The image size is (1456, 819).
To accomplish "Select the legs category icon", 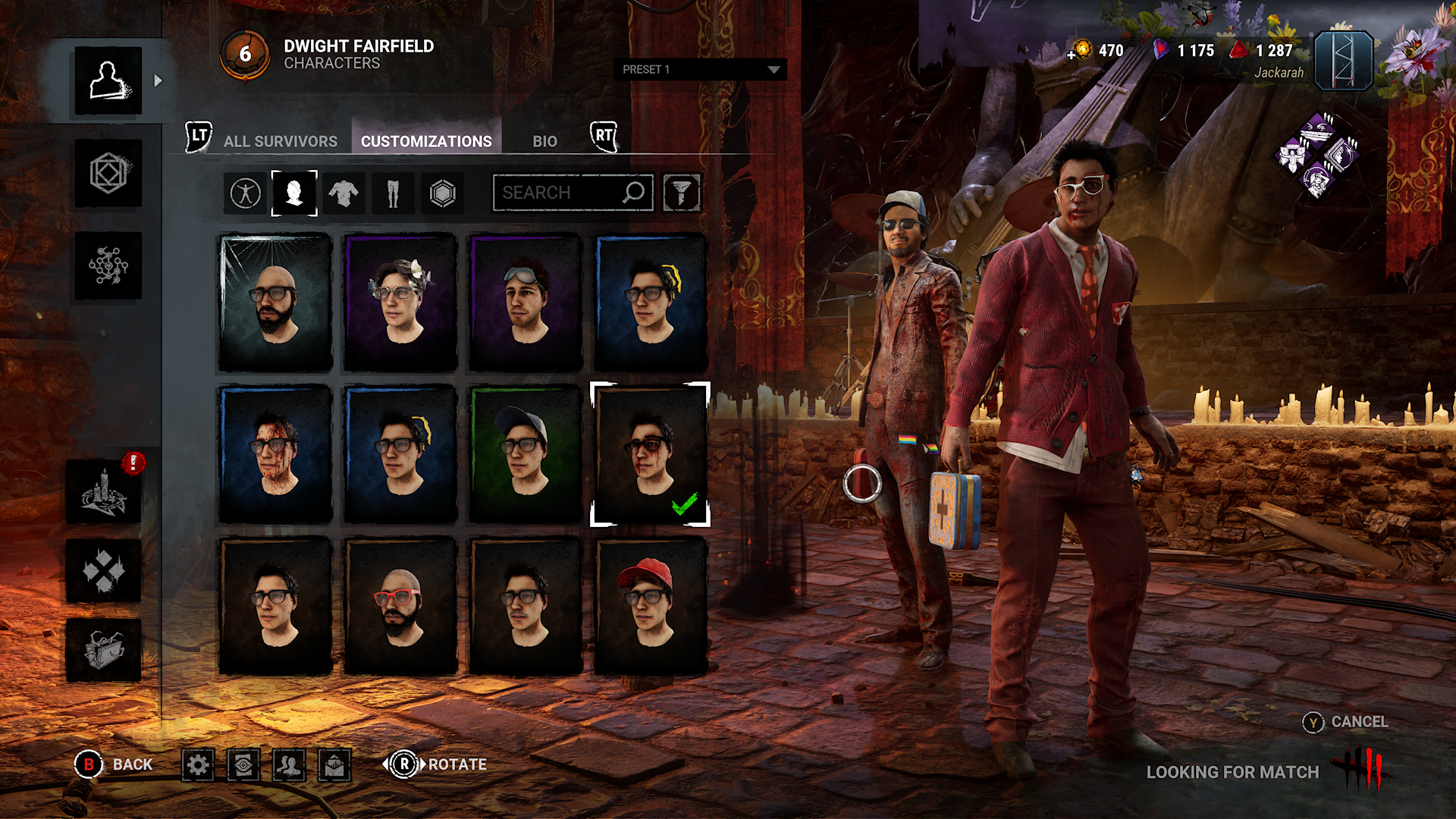I will point(393,193).
